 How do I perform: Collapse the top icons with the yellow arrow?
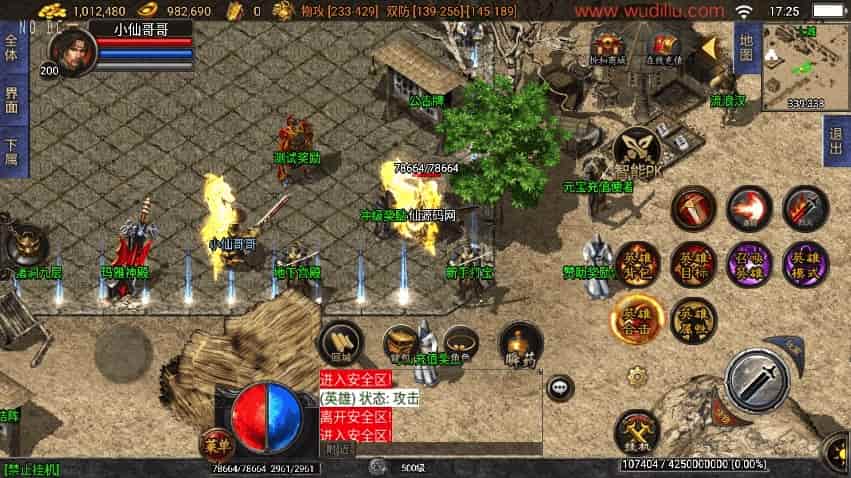tap(708, 47)
